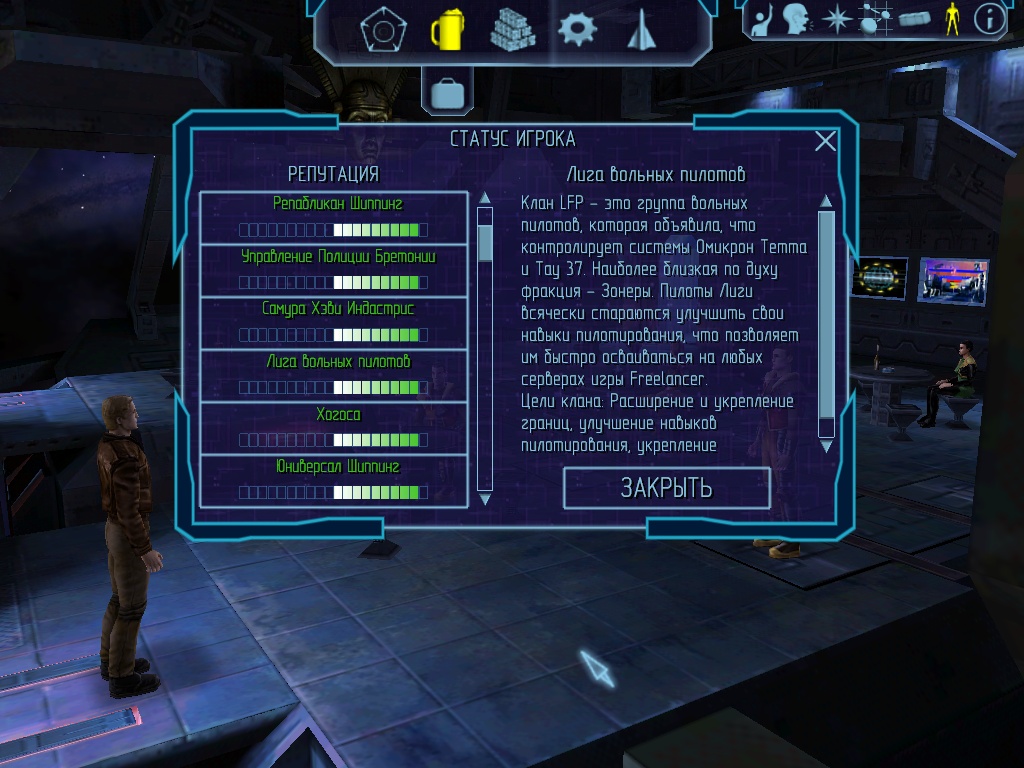1024x768 pixels.
Task: Open the equipment dealer gear icon
Action: tap(576, 30)
